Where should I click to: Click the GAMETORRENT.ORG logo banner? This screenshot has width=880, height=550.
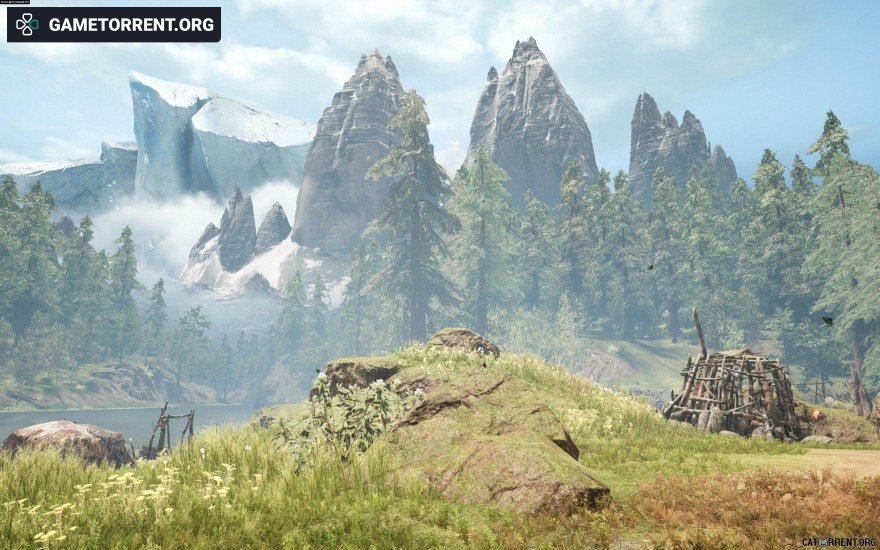point(114,25)
